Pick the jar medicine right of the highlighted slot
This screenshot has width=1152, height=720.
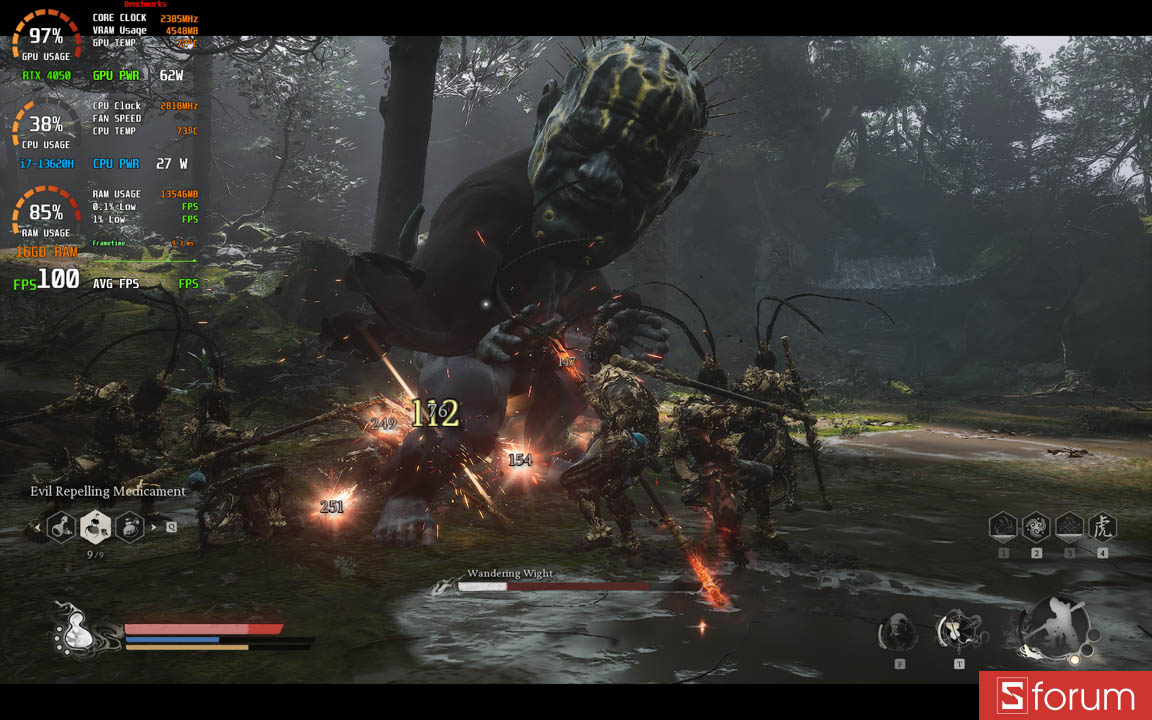(130, 526)
